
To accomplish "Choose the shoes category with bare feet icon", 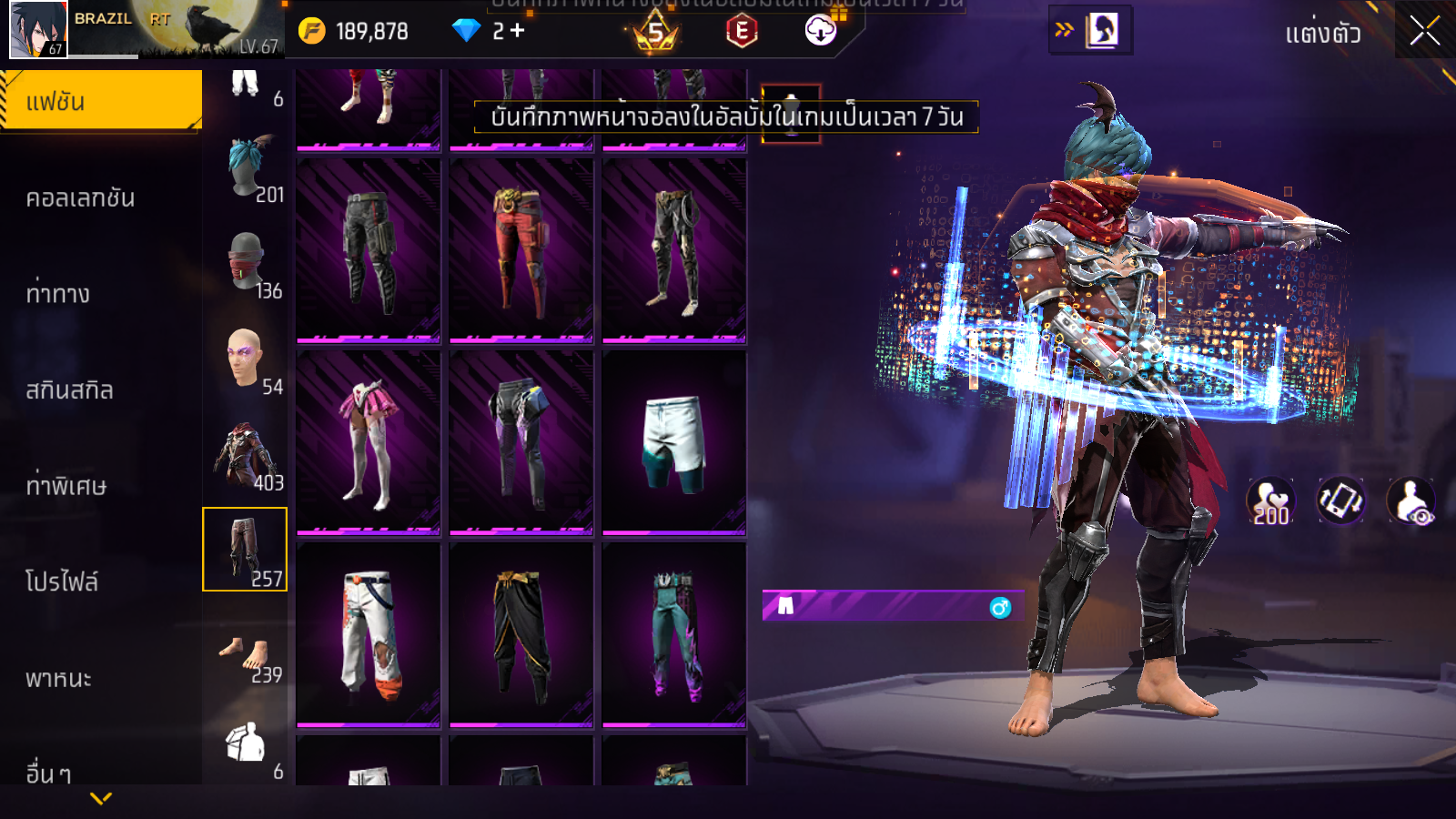I will tap(247, 655).
